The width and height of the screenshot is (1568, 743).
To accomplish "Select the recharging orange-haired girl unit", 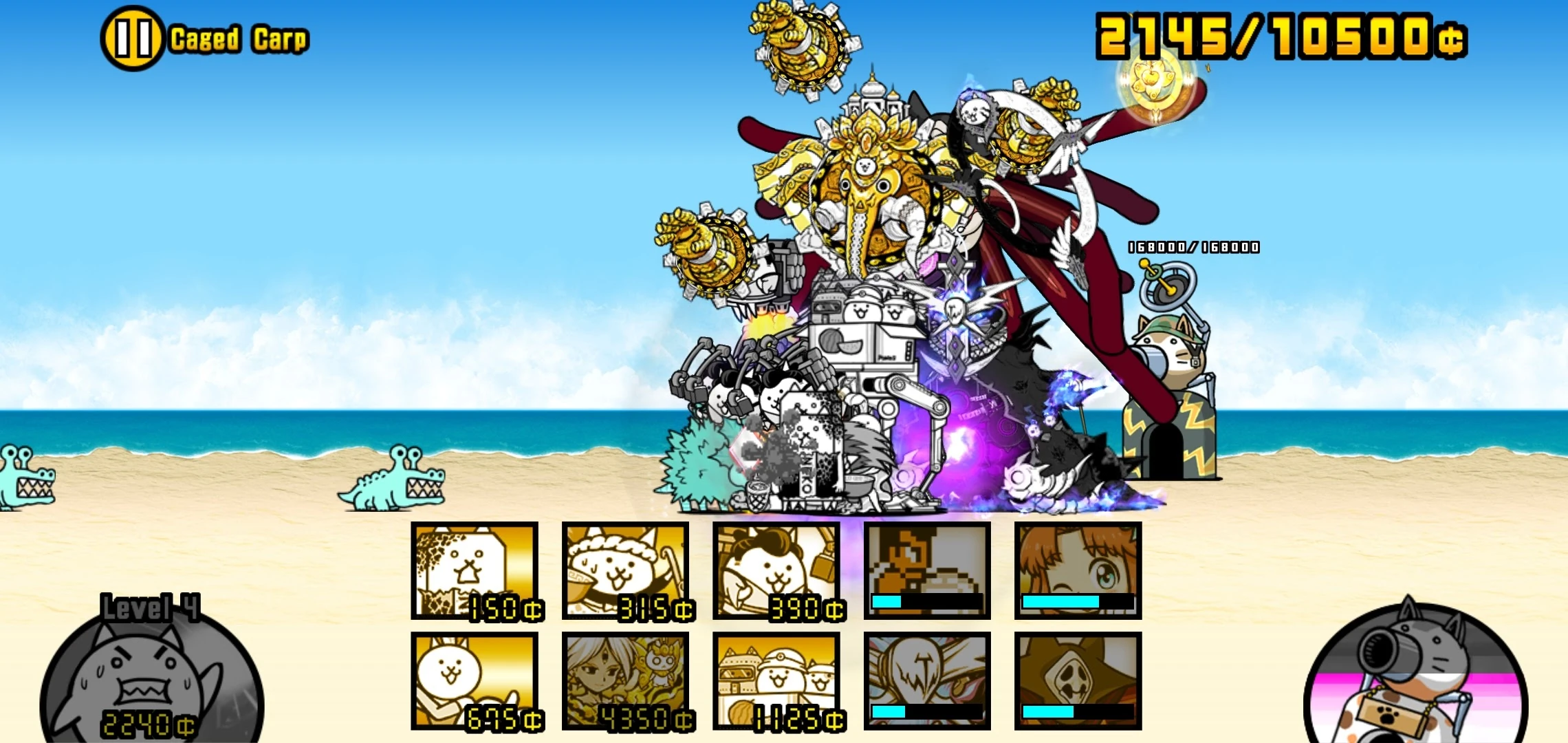I will (1076, 571).
